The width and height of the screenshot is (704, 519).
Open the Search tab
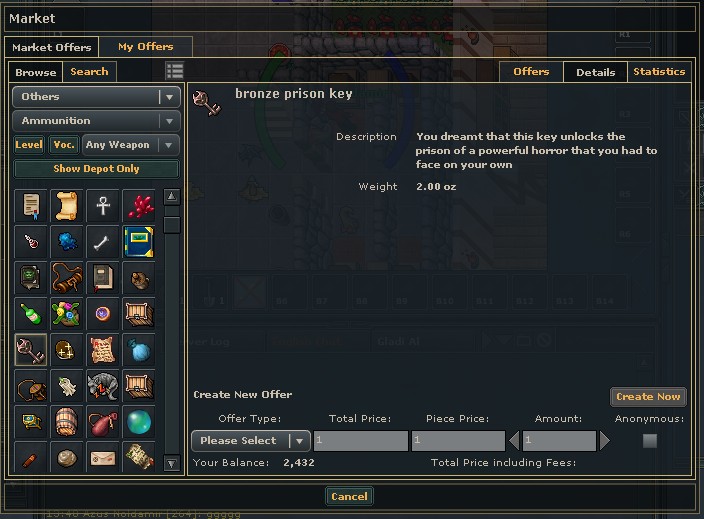tap(89, 72)
